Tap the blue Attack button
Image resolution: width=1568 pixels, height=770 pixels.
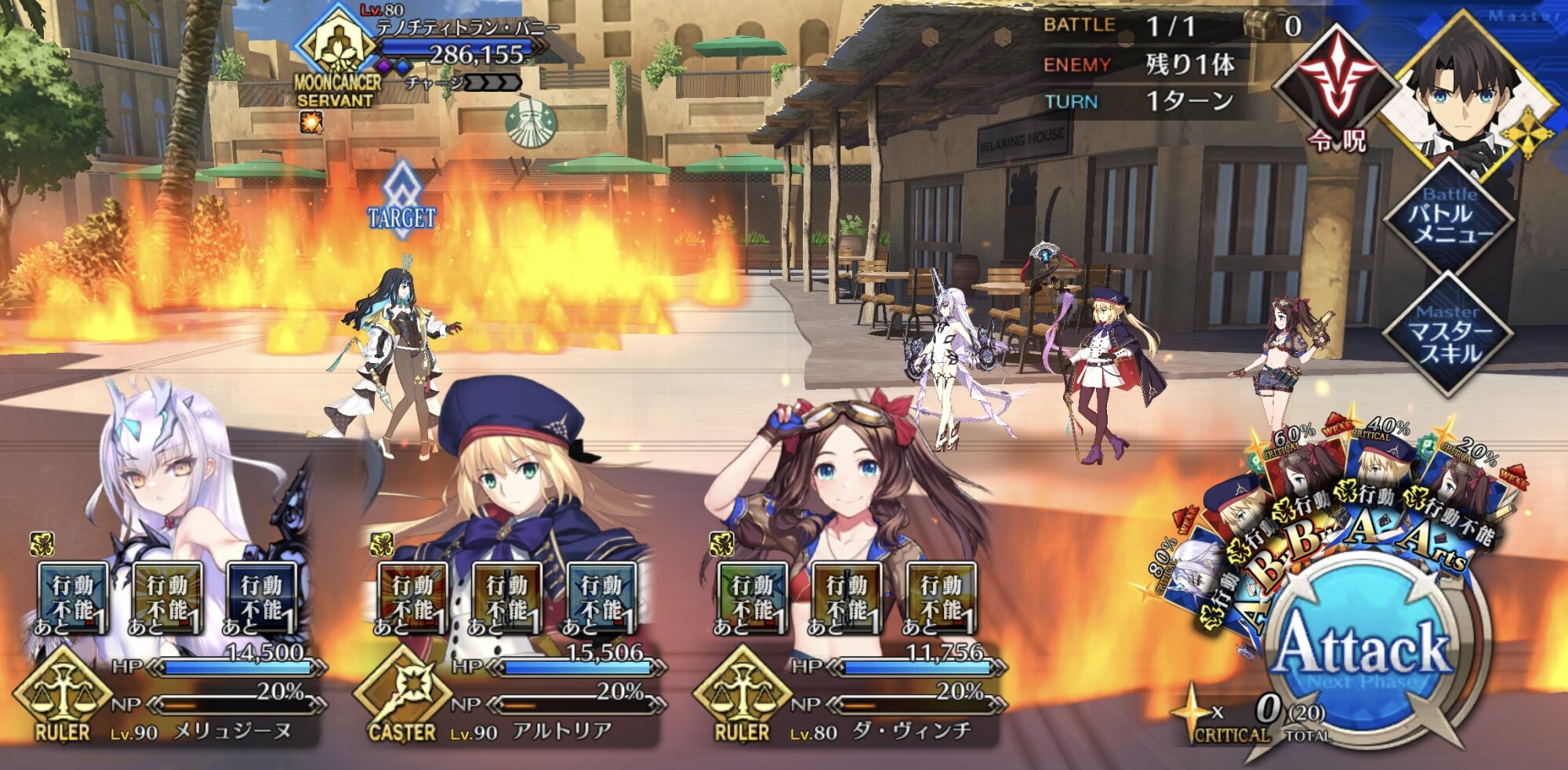1364,647
